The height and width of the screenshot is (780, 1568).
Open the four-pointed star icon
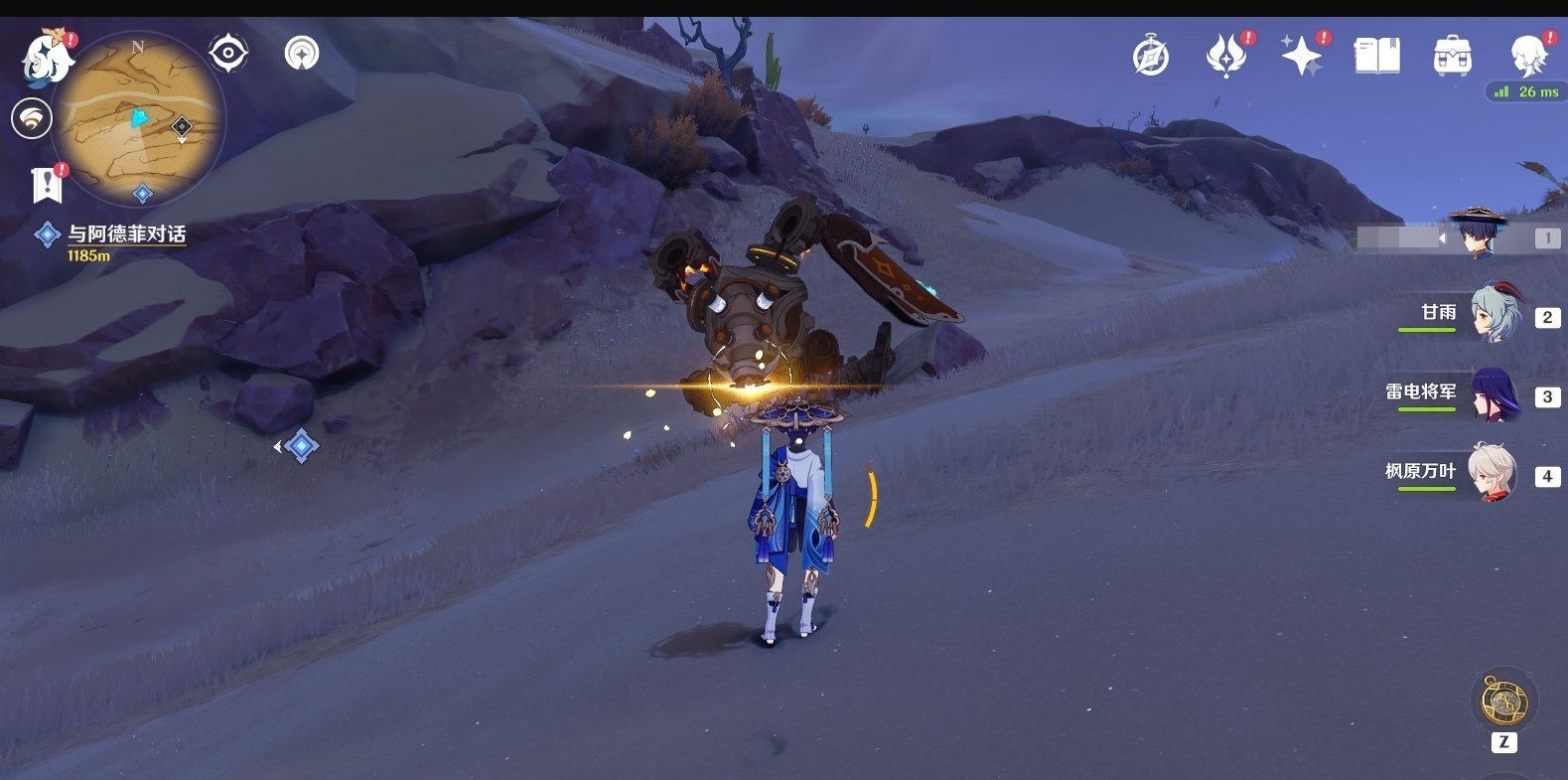click(x=1301, y=57)
